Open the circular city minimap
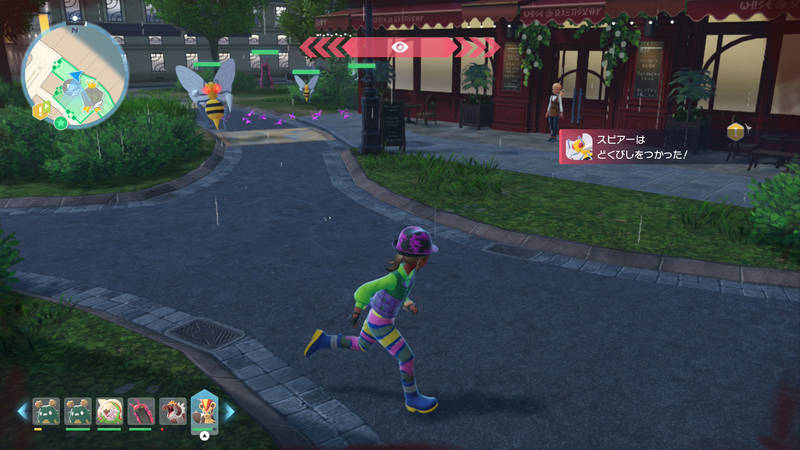Screen dimensions: 800x450 coord(75,73)
